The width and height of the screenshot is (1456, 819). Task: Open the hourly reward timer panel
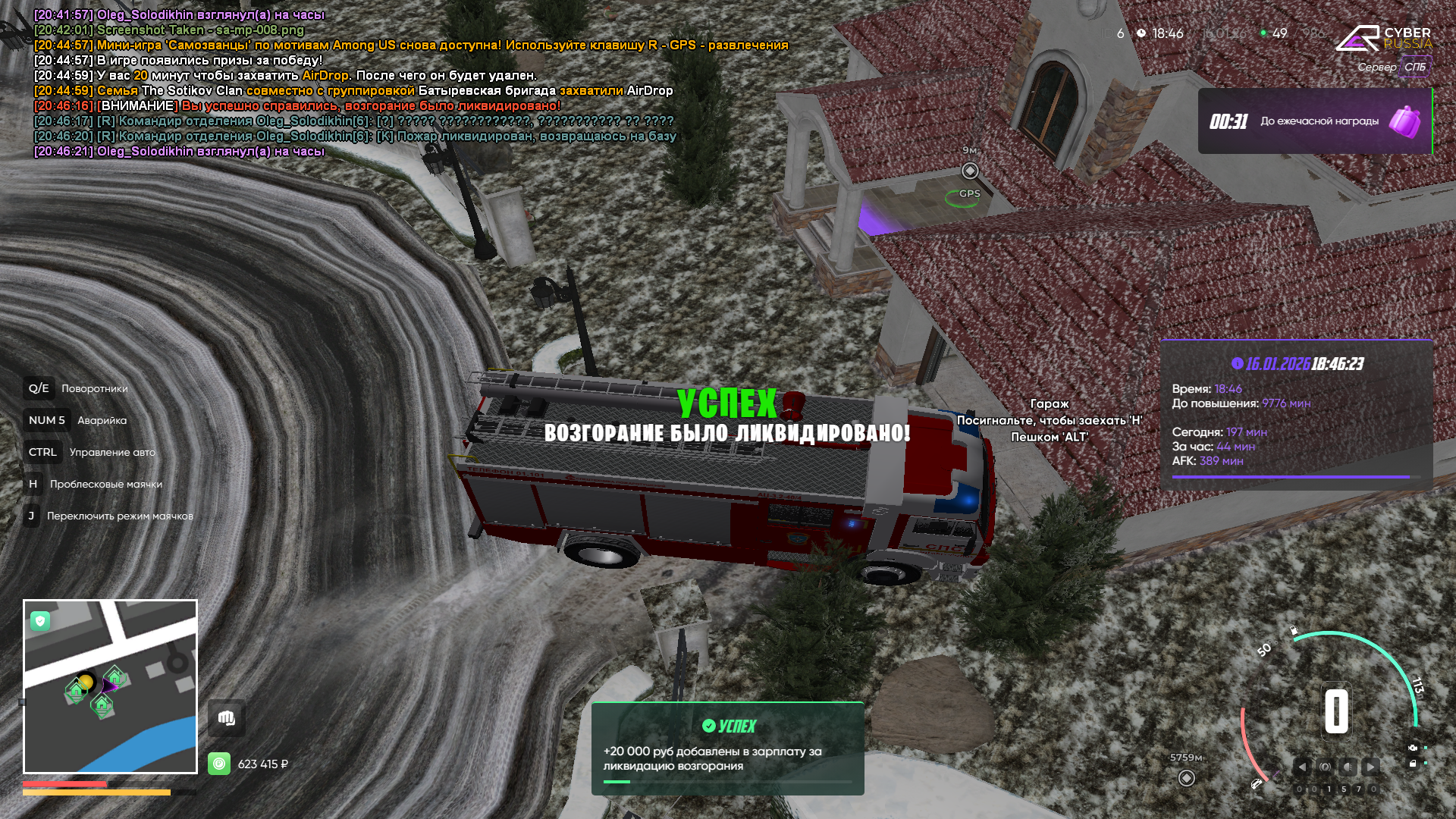coord(1314,121)
